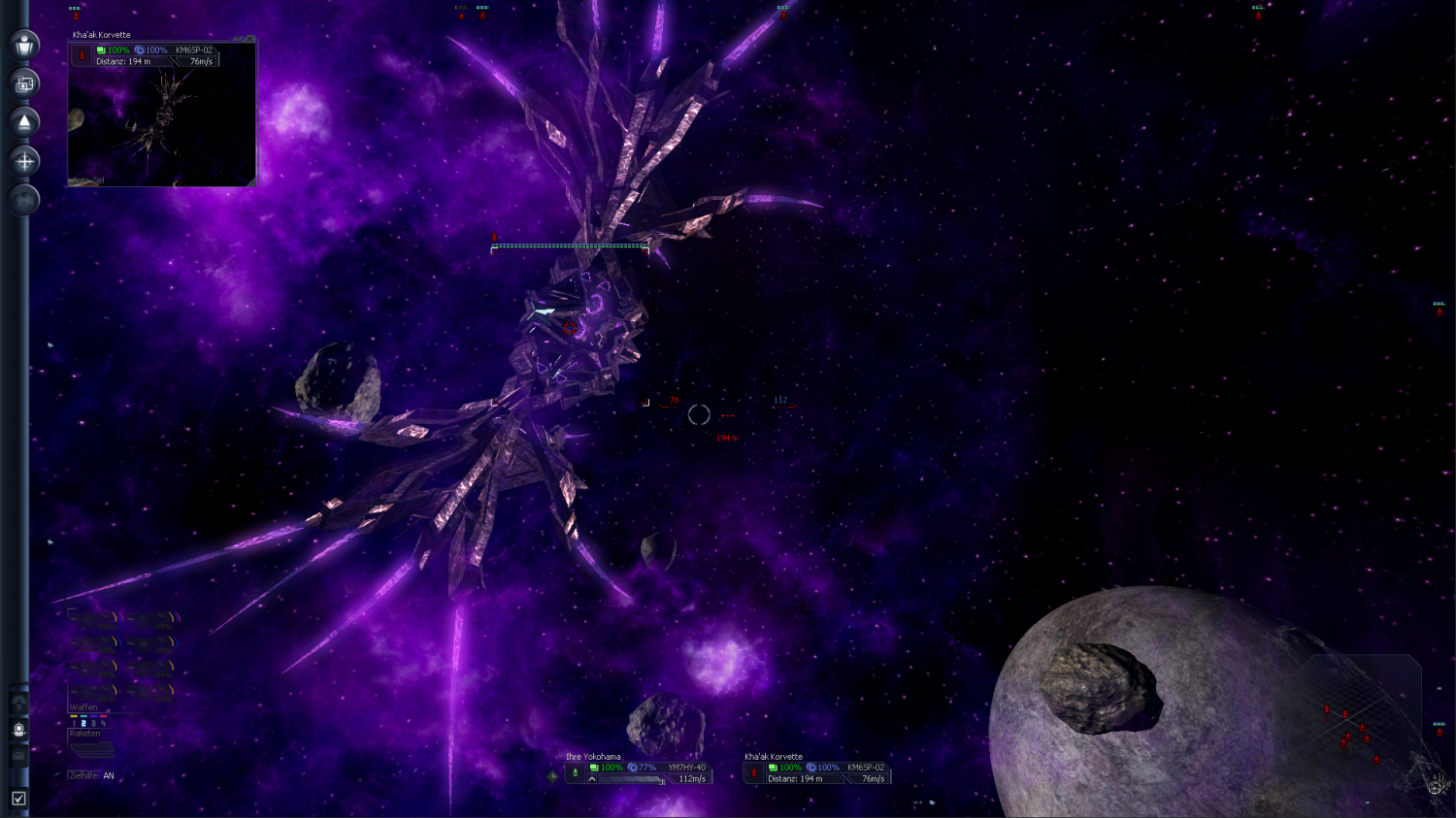Select the eject arrow sidebar button
The height and width of the screenshot is (818, 1456).
[24, 122]
